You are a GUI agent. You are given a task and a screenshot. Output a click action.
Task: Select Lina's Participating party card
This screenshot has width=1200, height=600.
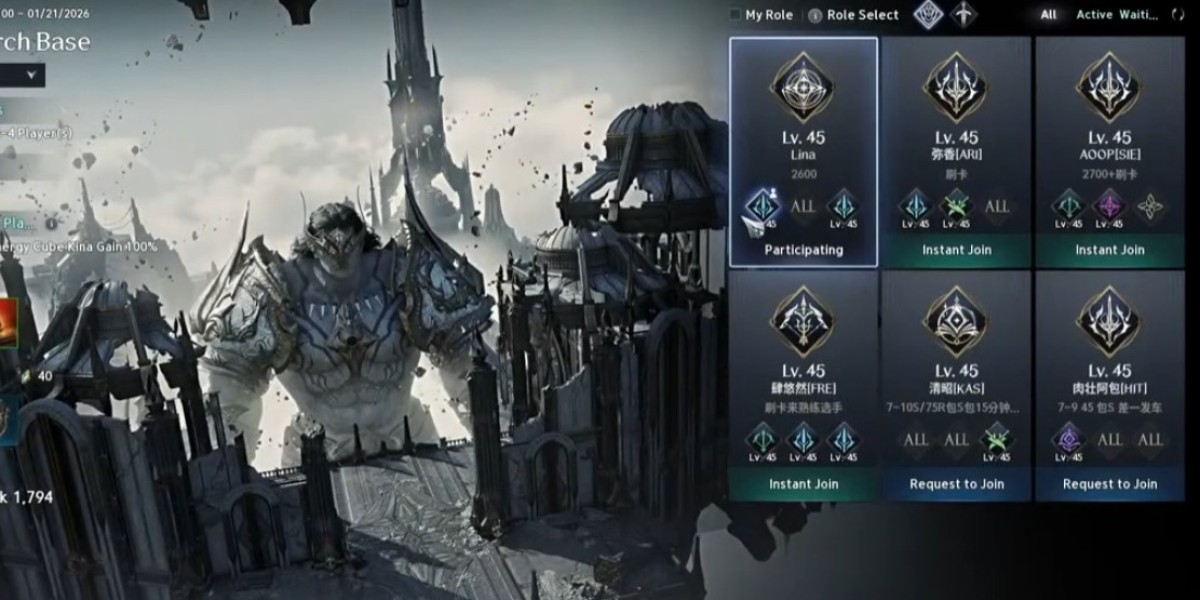point(803,152)
